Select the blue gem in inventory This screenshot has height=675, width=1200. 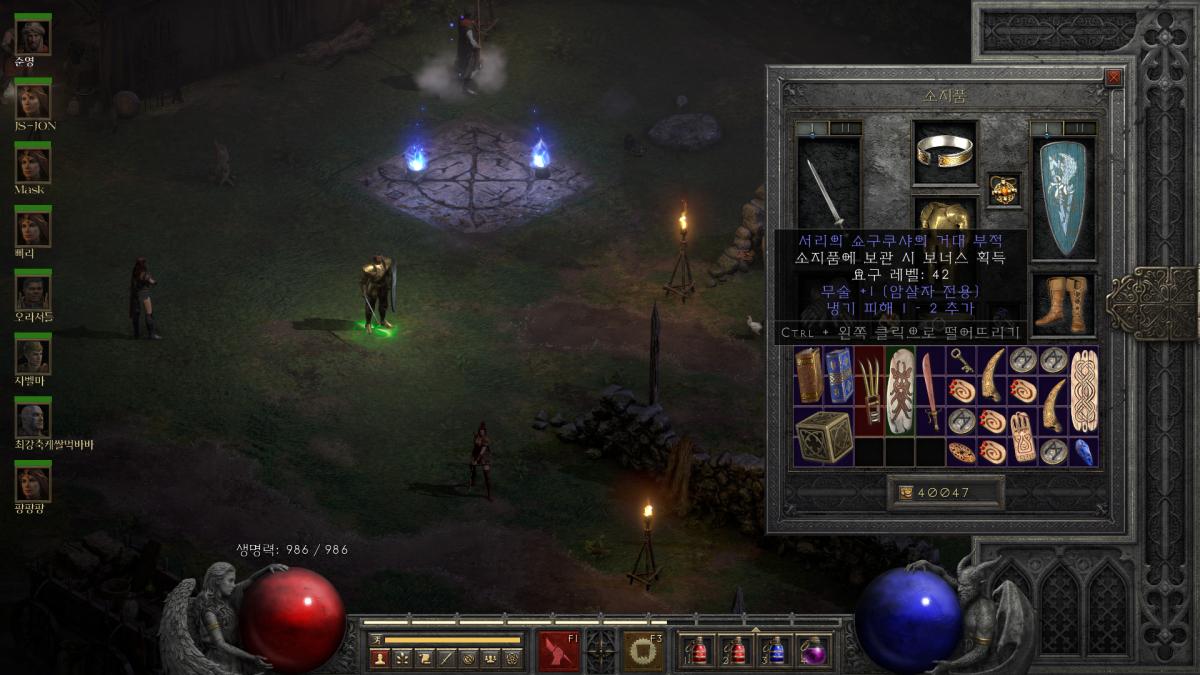1084,451
